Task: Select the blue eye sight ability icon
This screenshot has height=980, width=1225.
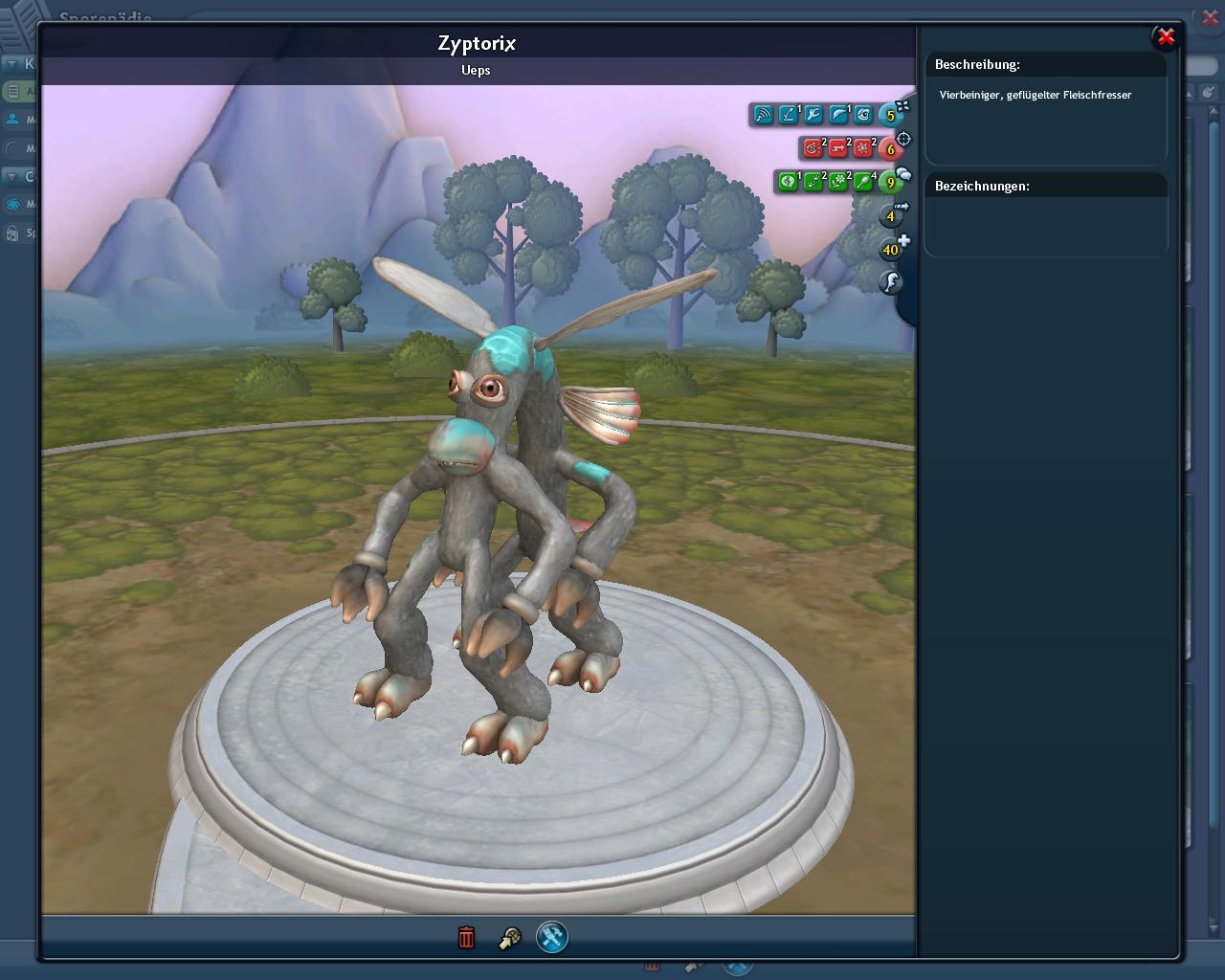Action: click(862, 115)
